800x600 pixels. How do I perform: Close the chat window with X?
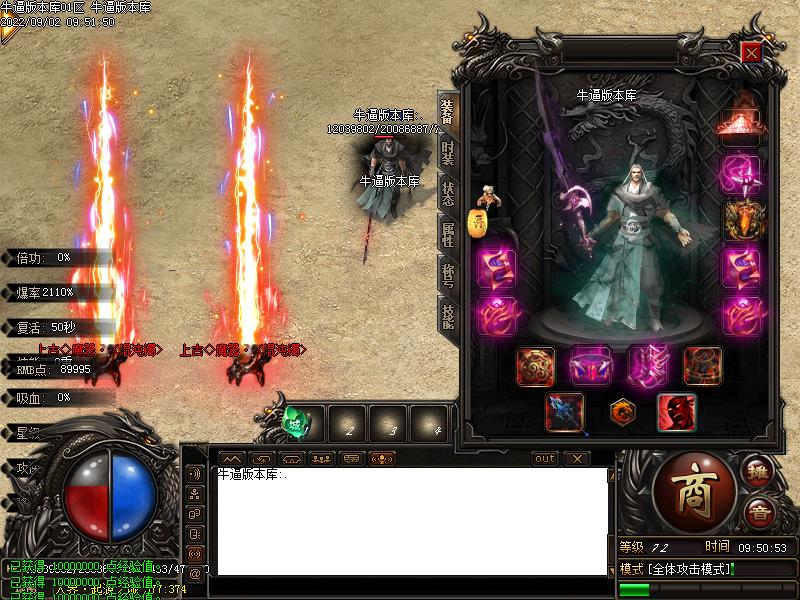576,458
